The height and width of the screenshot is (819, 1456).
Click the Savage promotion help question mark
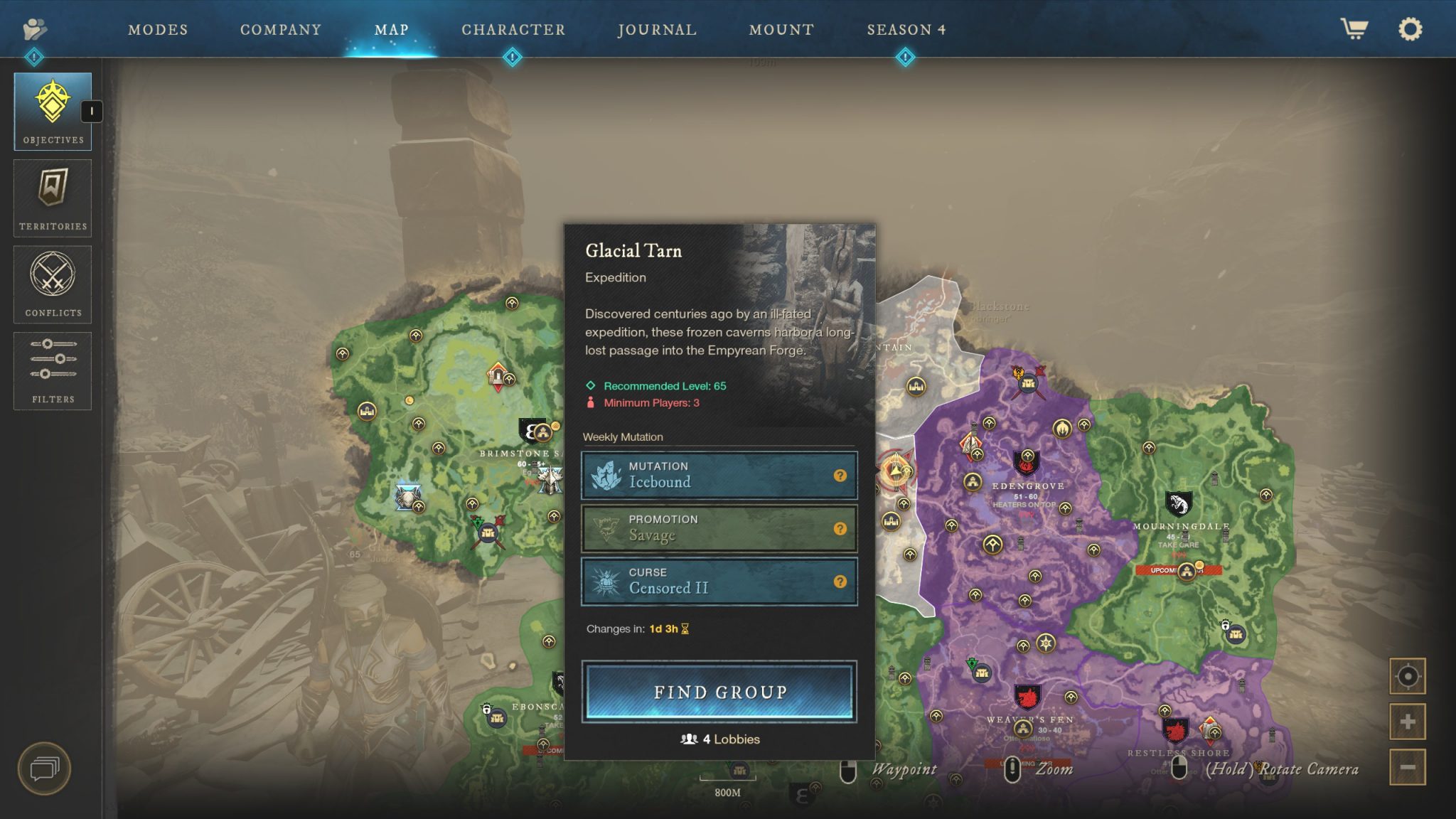842,528
